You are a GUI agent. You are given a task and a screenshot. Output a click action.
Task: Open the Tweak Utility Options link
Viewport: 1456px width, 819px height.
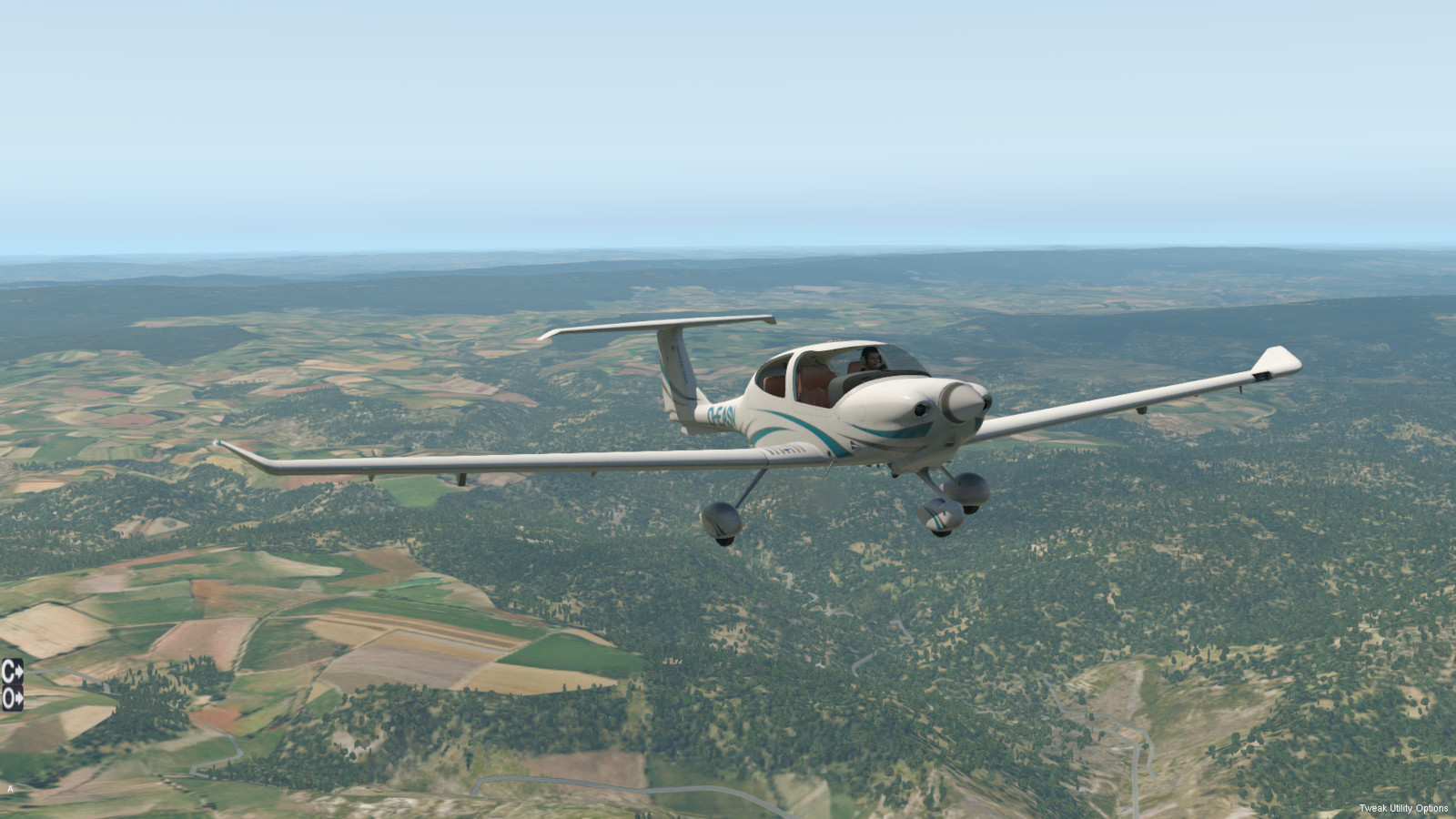1403,808
